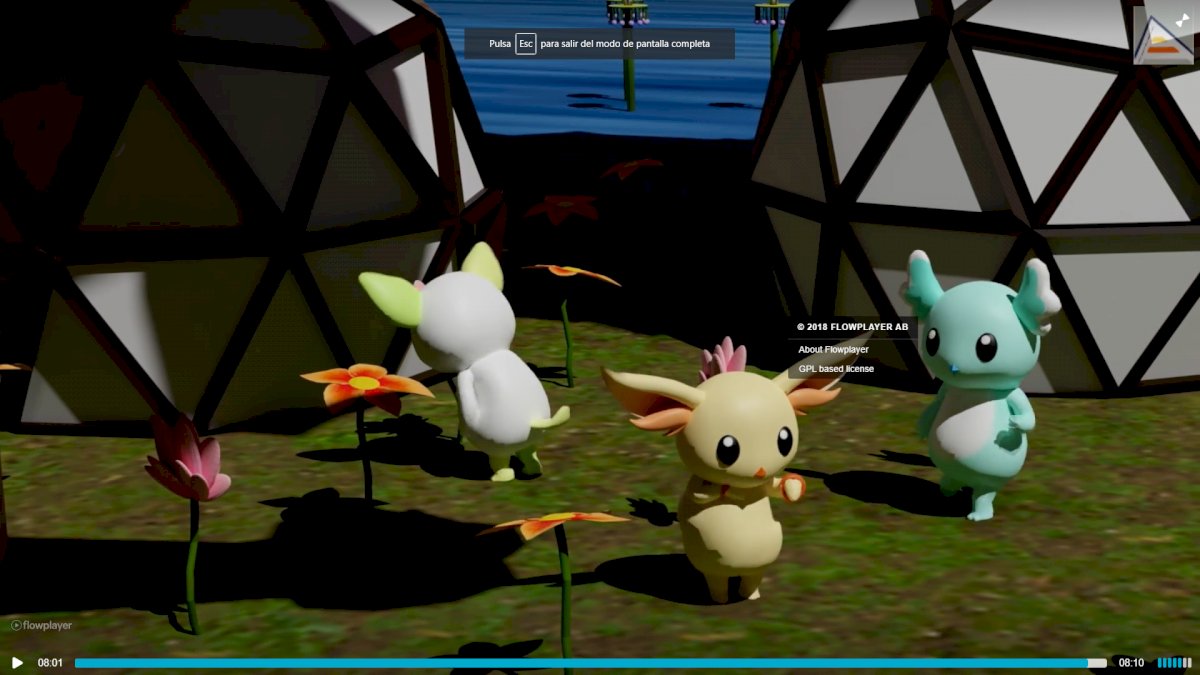Play the paused video

click(17, 663)
